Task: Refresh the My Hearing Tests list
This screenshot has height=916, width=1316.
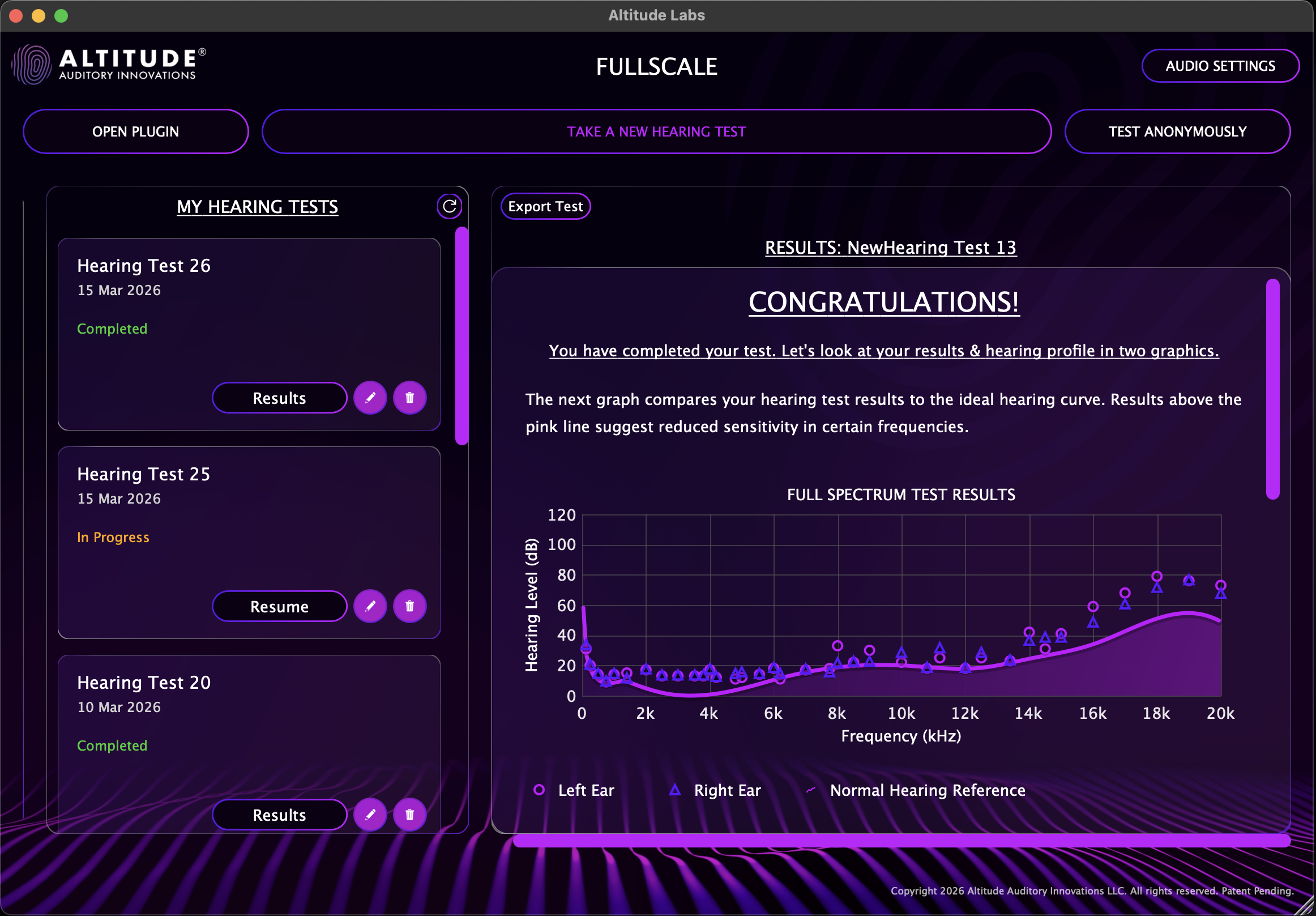Action: coord(450,206)
